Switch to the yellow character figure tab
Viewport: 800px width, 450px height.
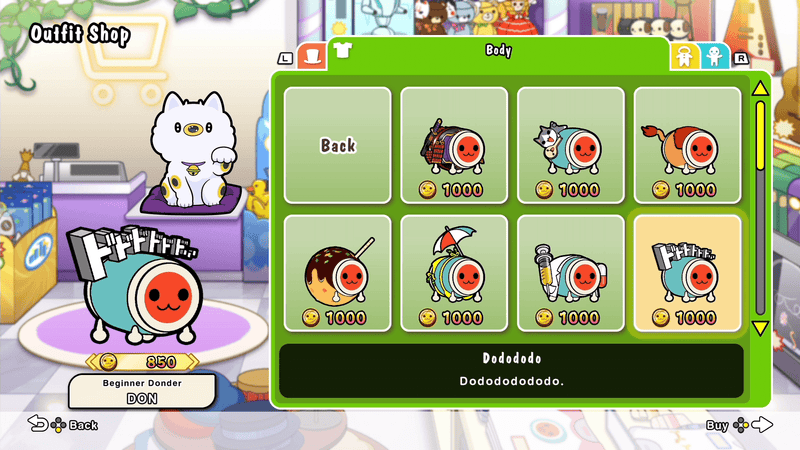pyautogui.click(x=685, y=57)
